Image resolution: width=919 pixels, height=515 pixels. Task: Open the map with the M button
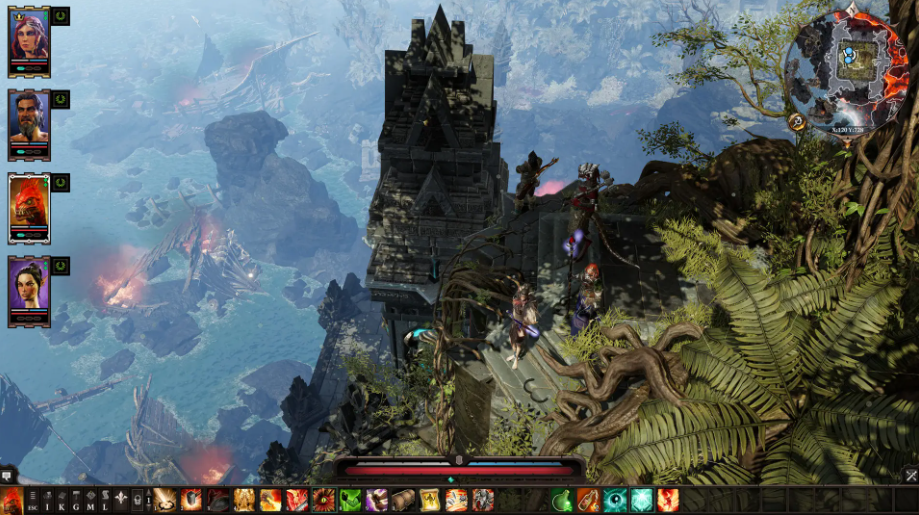89,500
